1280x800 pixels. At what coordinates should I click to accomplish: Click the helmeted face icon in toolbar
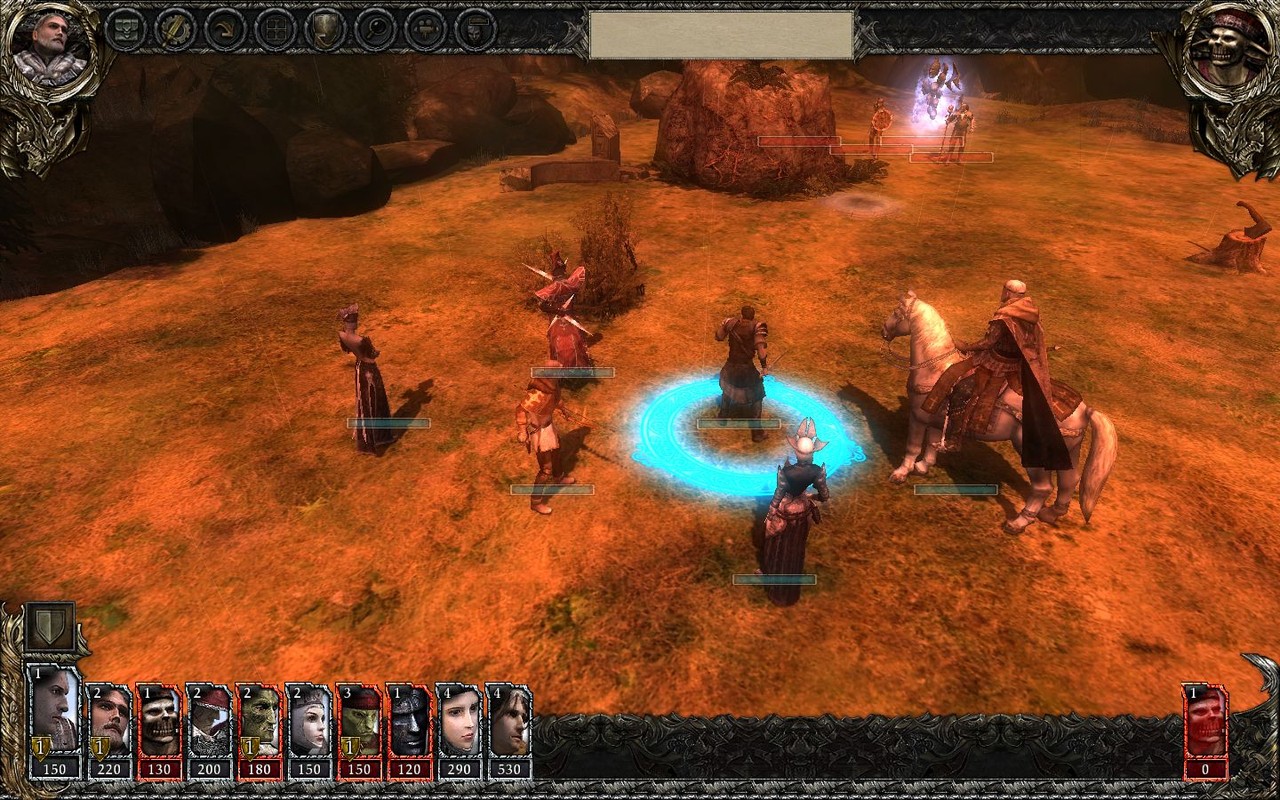click(475, 29)
